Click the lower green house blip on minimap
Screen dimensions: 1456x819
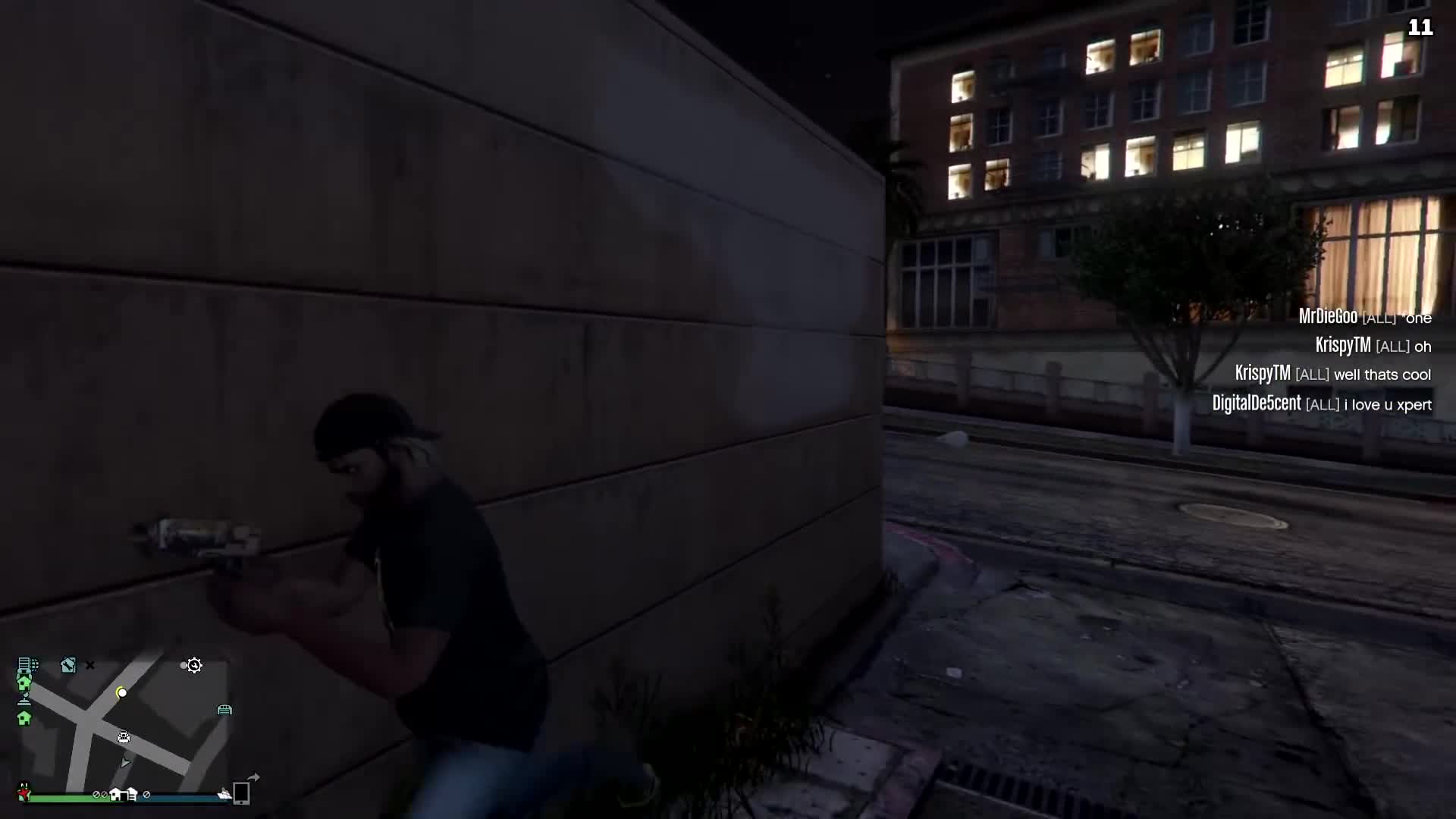click(x=24, y=719)
